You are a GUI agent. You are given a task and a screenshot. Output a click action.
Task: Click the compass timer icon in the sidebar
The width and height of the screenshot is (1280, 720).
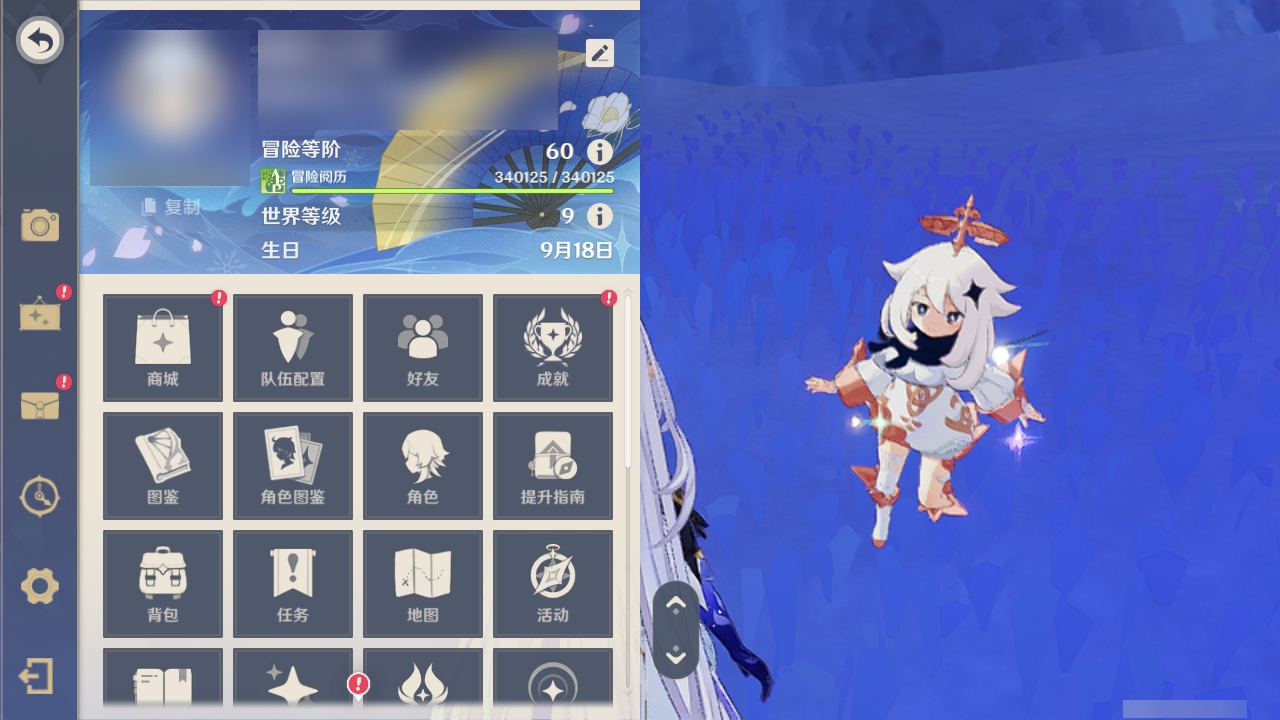40,497
